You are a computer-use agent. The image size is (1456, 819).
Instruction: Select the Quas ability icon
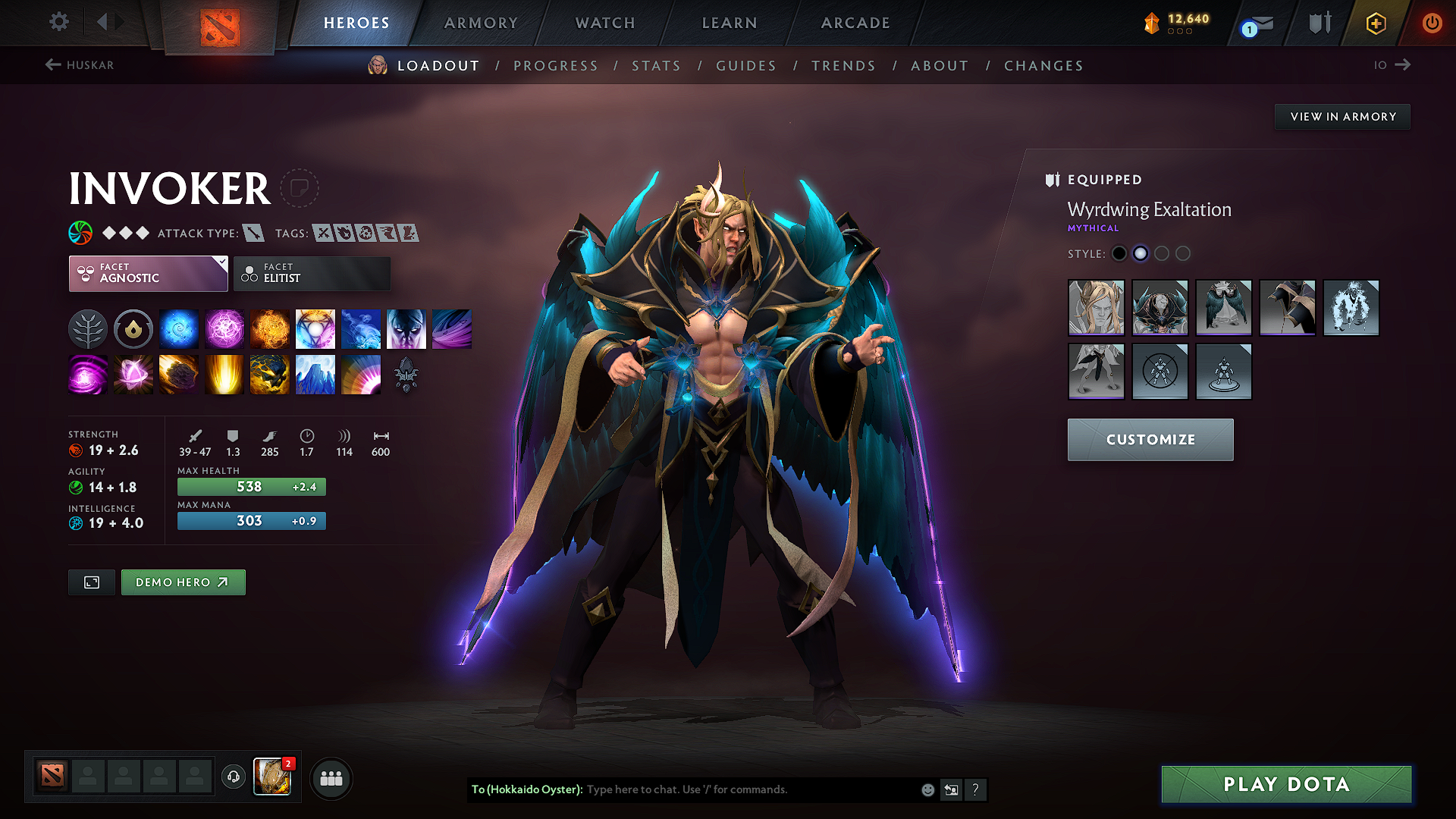click(179, 328)
